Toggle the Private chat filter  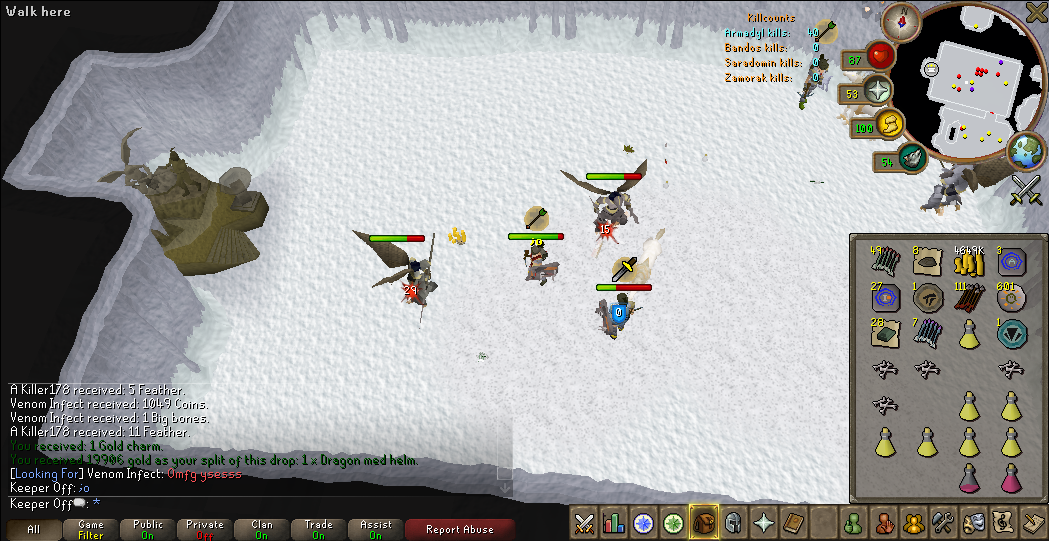pyautogui.click(x=205, y=529)
